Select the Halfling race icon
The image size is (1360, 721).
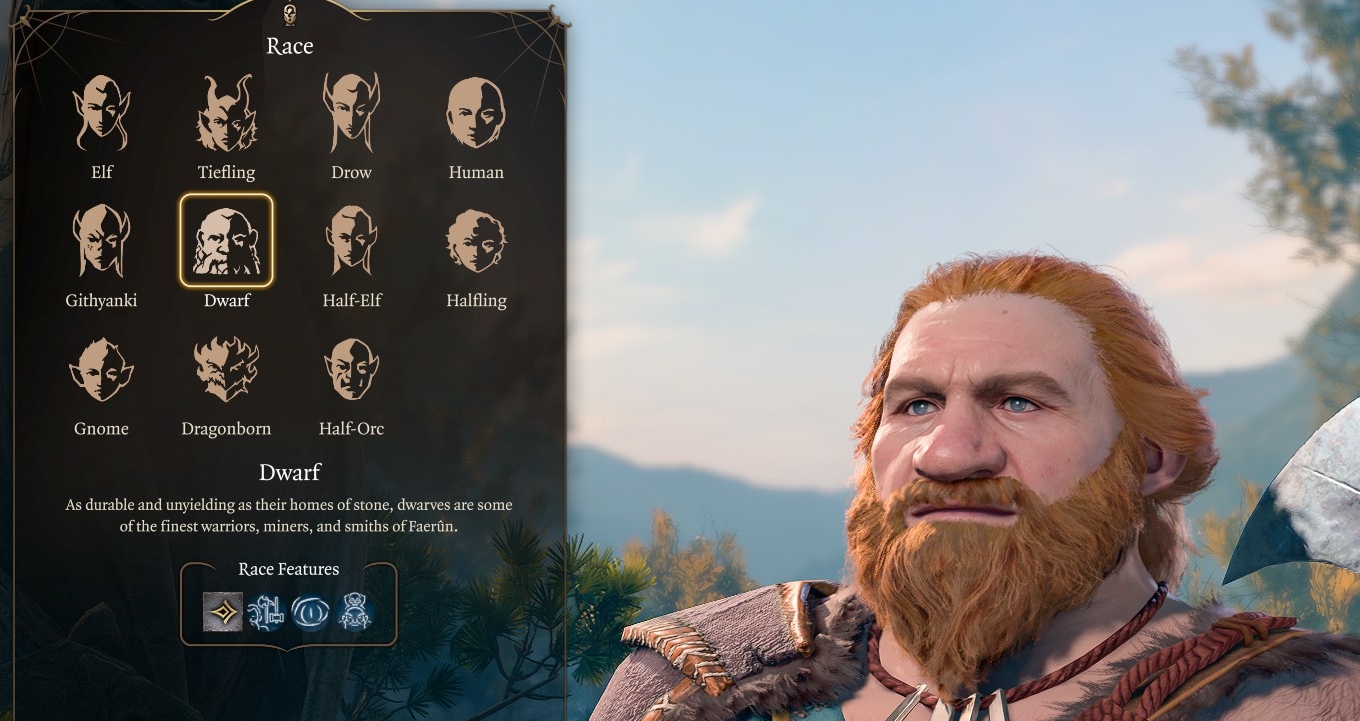pyautogui.click(x=477, y=240)
